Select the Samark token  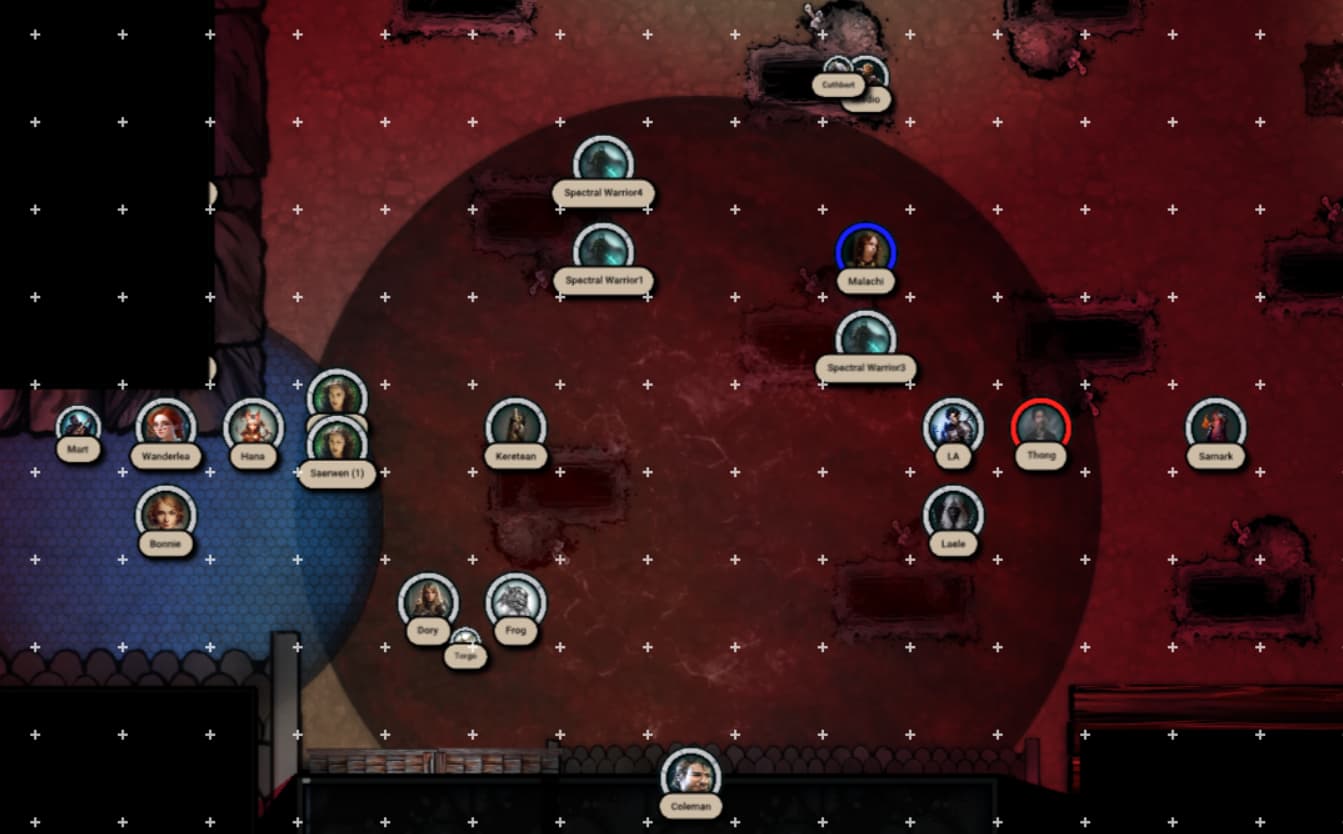coord(1216,427)
